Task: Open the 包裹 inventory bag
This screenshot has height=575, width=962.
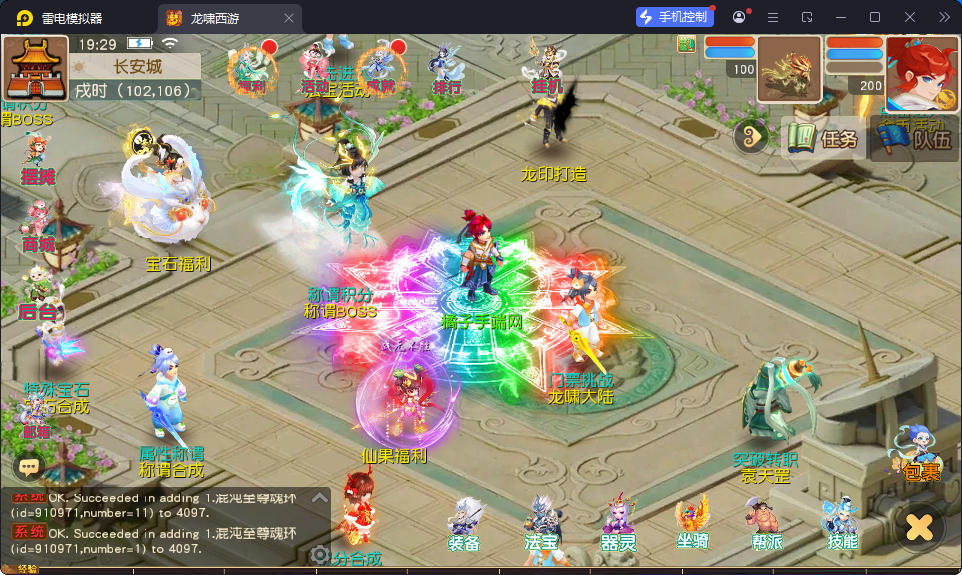Action: (x=918, y=456)
